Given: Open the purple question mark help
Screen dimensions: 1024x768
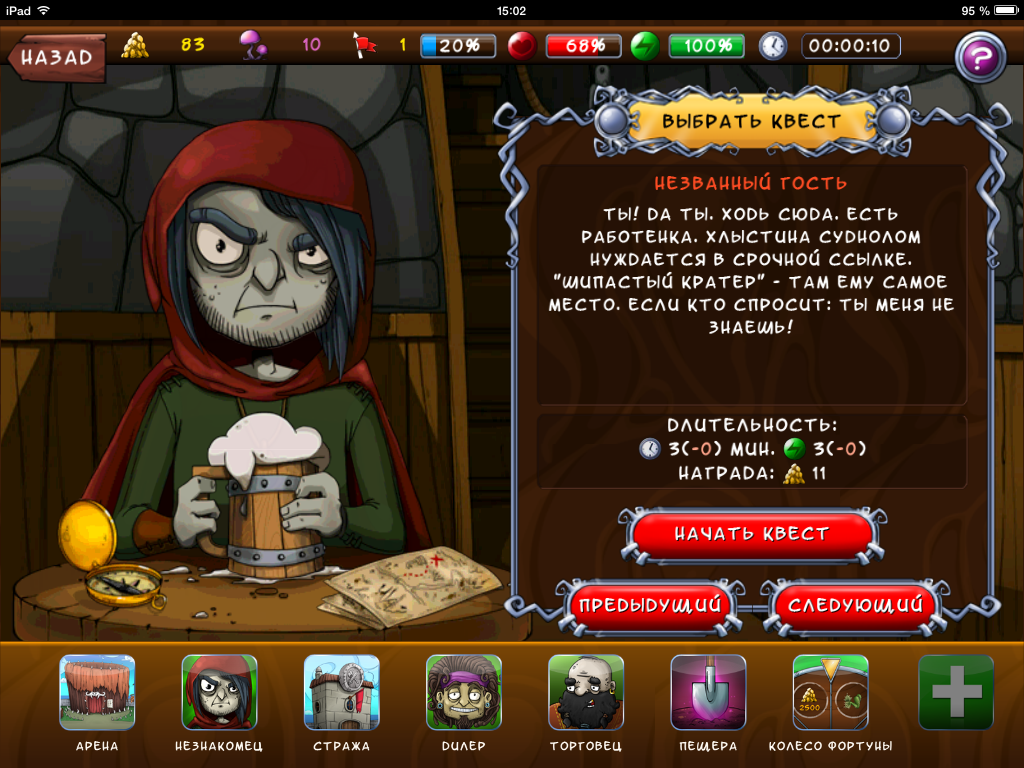Looking at the screenshot, I should (980, 57).
